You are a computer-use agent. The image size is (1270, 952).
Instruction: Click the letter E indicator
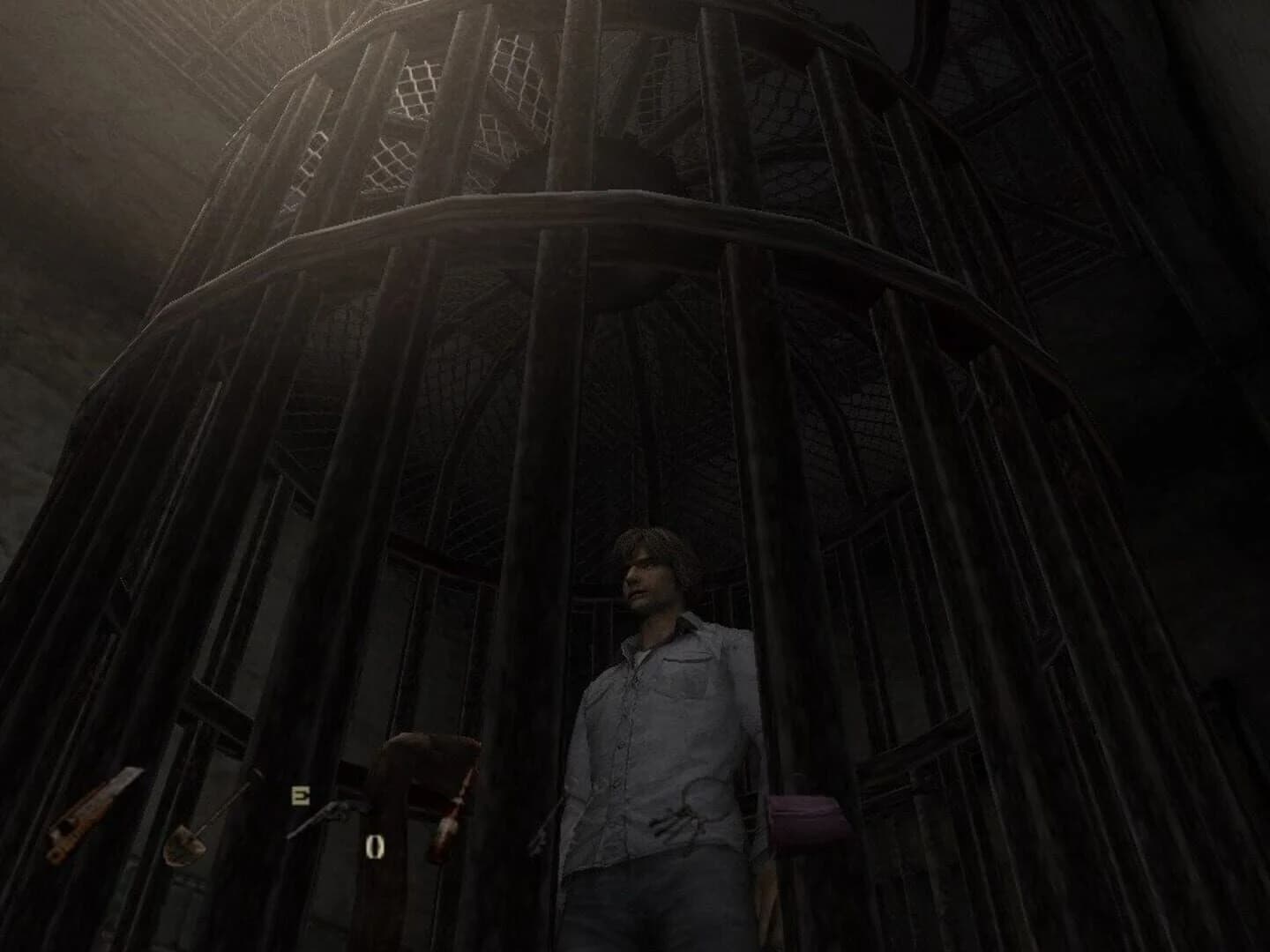coord(299,796)
